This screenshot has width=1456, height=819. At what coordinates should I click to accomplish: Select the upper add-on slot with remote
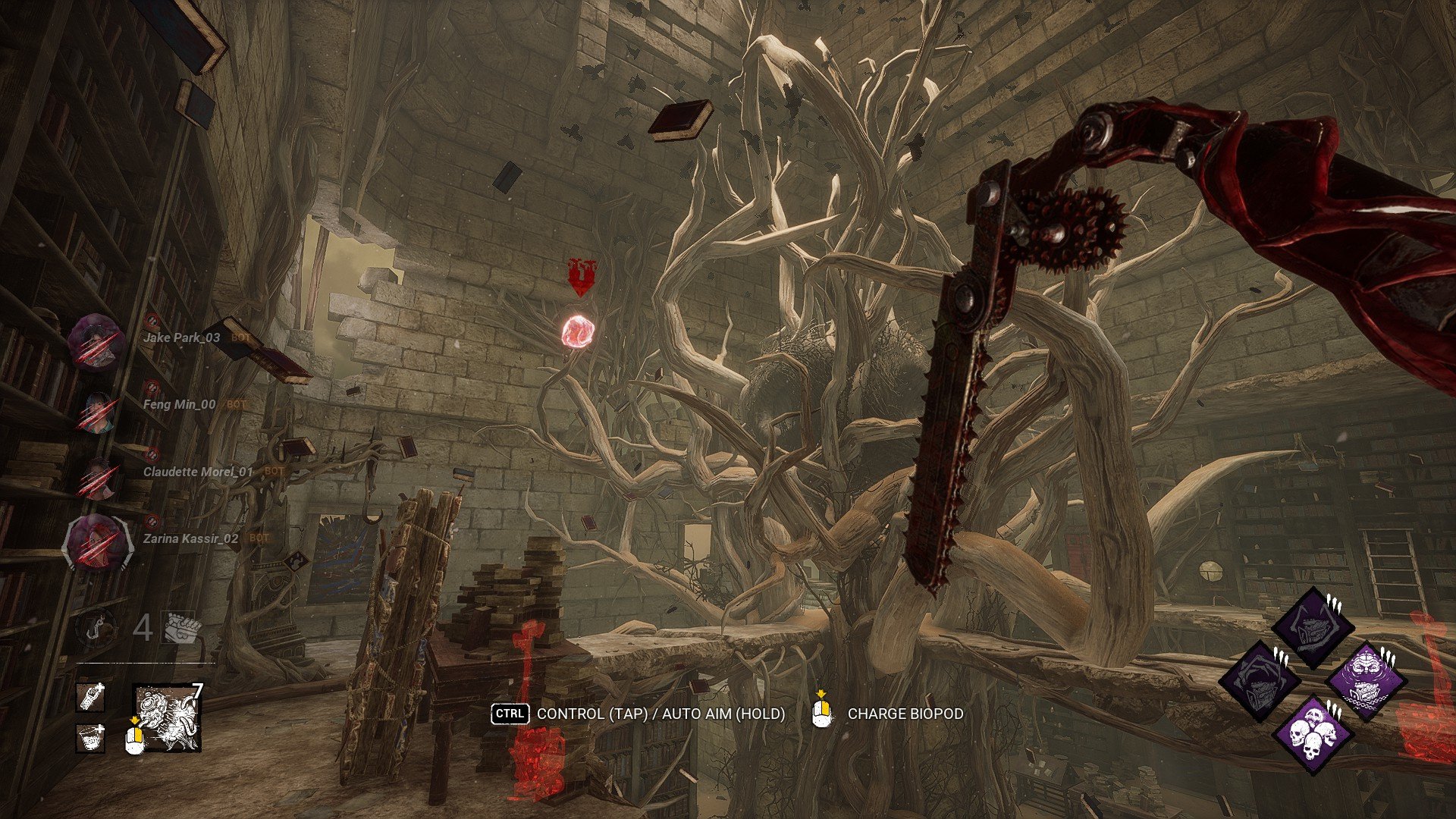(90, 697)
